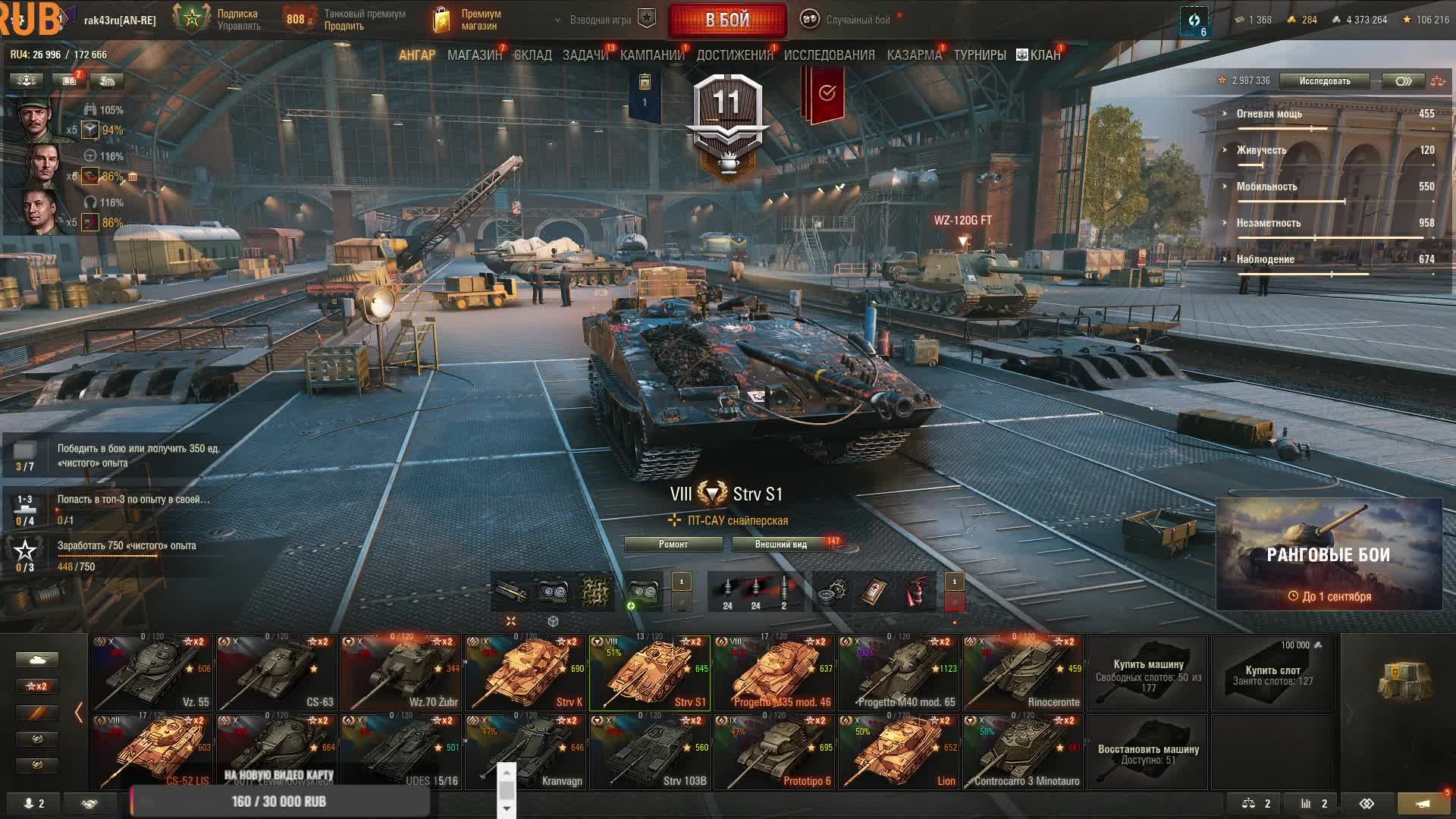Screen dimensions: 1456x819
Task: Expand the Огневая мощь parameter
Action: tap(1269, 114)
